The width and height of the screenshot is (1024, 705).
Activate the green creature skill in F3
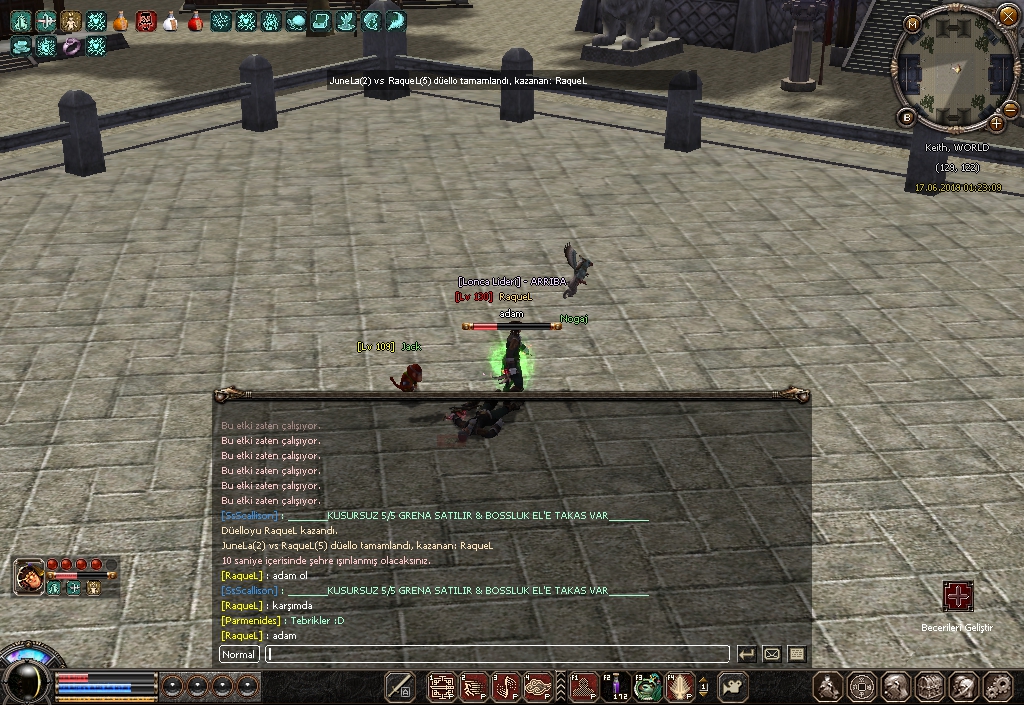coord(648,686)
